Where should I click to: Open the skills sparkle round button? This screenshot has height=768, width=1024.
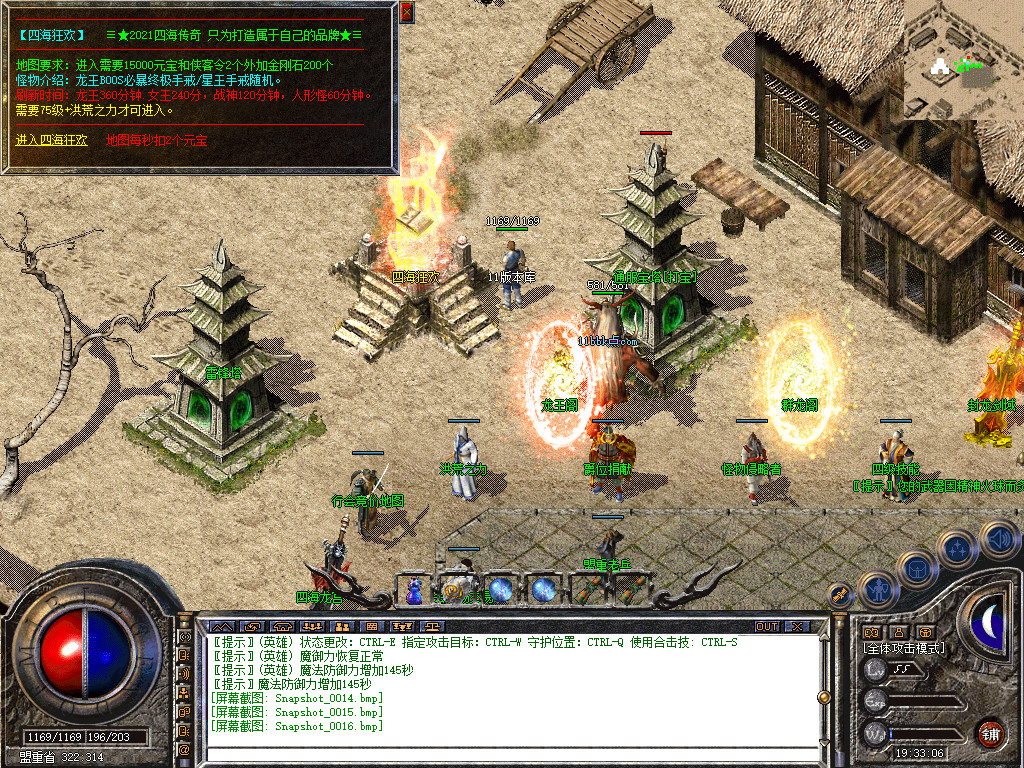[957, 549]
